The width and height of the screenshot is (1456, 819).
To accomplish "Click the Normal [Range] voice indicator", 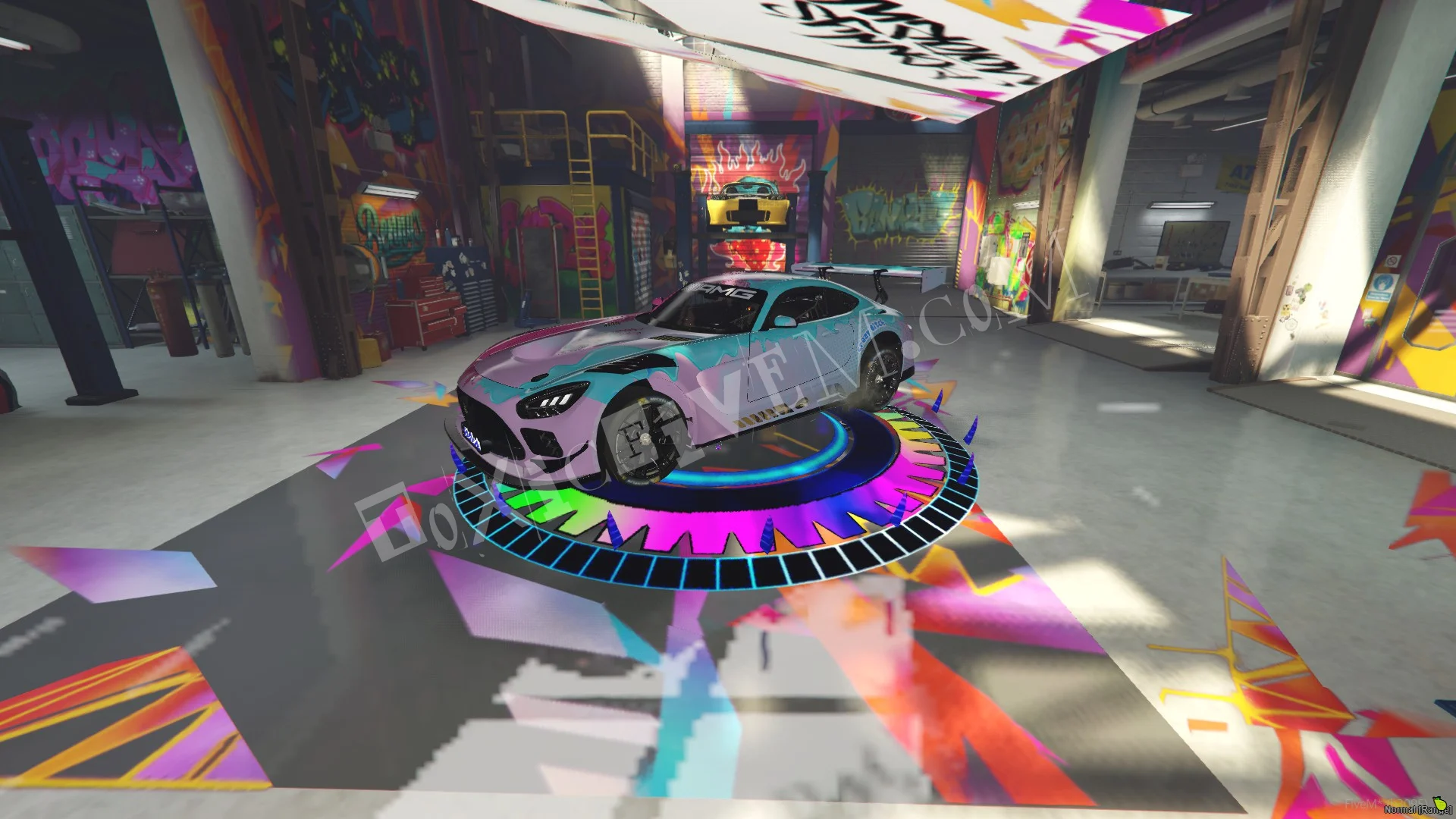I will coord(1417,809).
